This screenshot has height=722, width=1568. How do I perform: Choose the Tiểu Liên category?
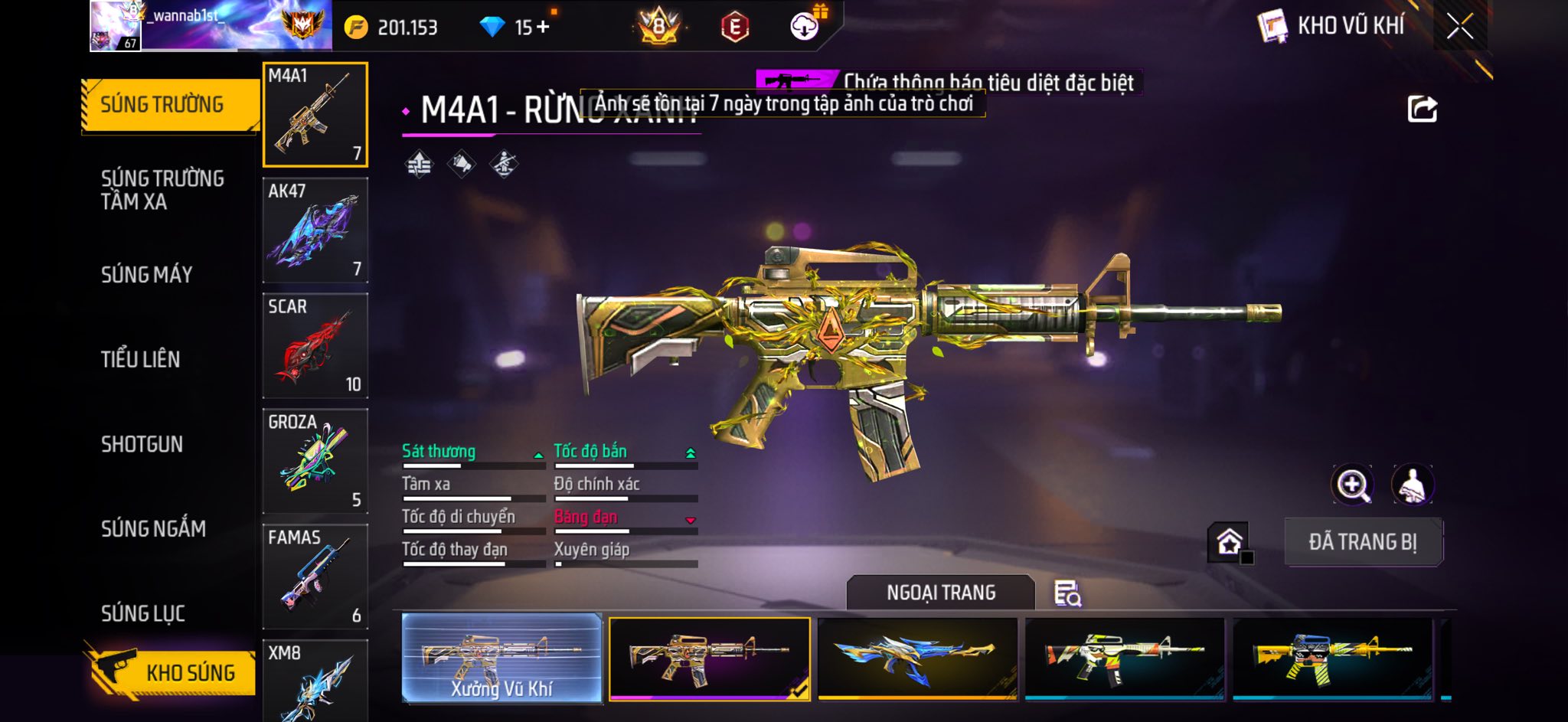pyautogui.click(x=141, y=359)
